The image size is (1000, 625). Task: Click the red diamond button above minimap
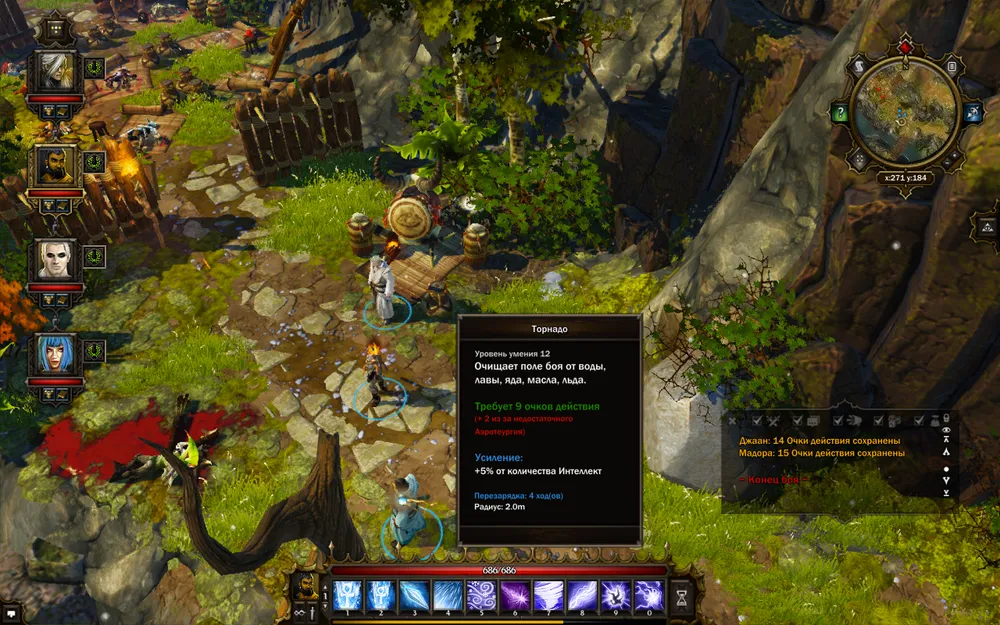(904, 47)
